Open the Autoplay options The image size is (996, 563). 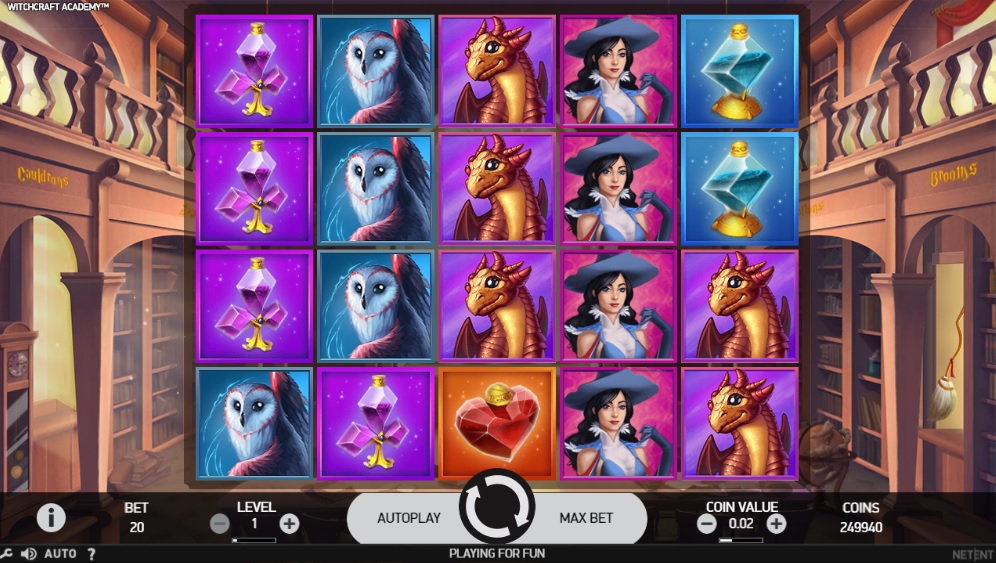click(408, 518)
